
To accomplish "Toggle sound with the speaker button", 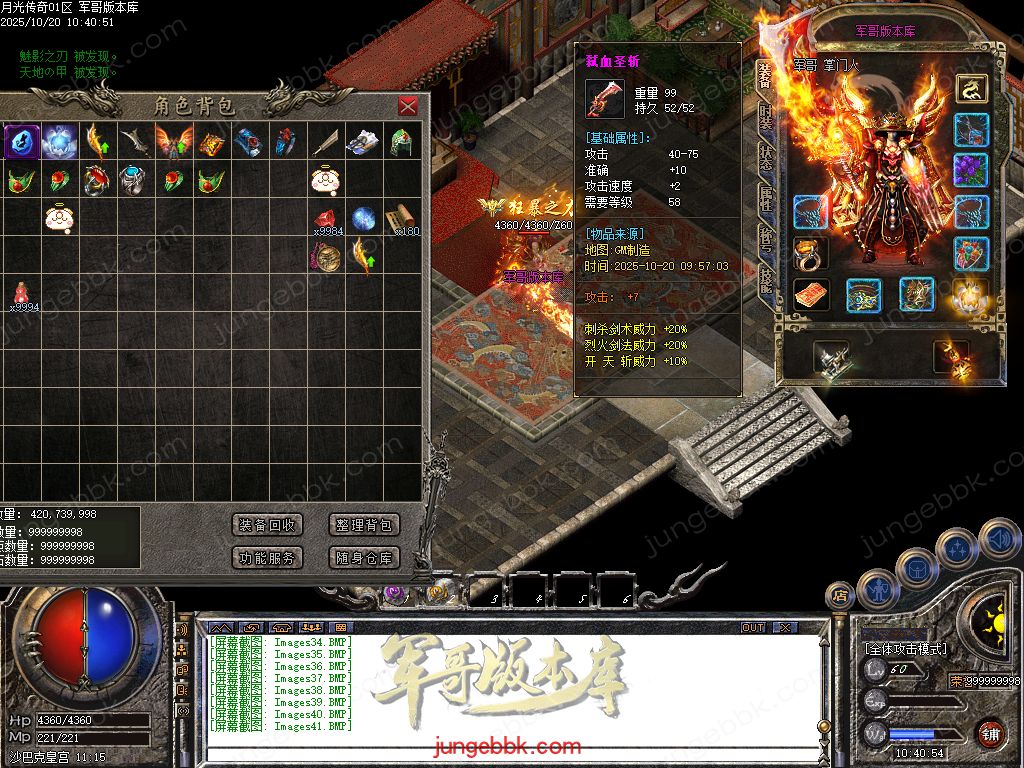I will 998,540.
